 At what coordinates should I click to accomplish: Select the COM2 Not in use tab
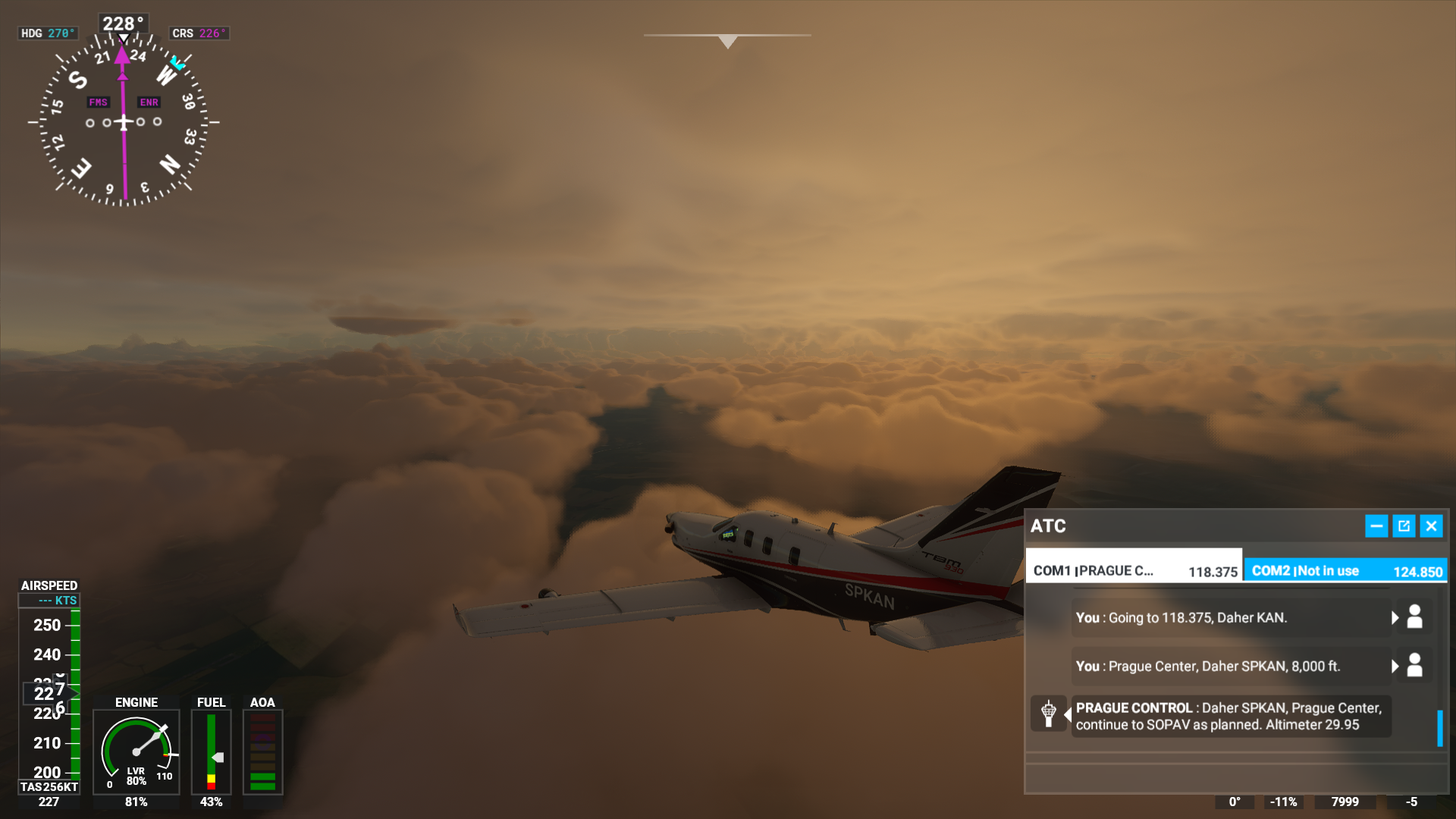point(1345,571)
